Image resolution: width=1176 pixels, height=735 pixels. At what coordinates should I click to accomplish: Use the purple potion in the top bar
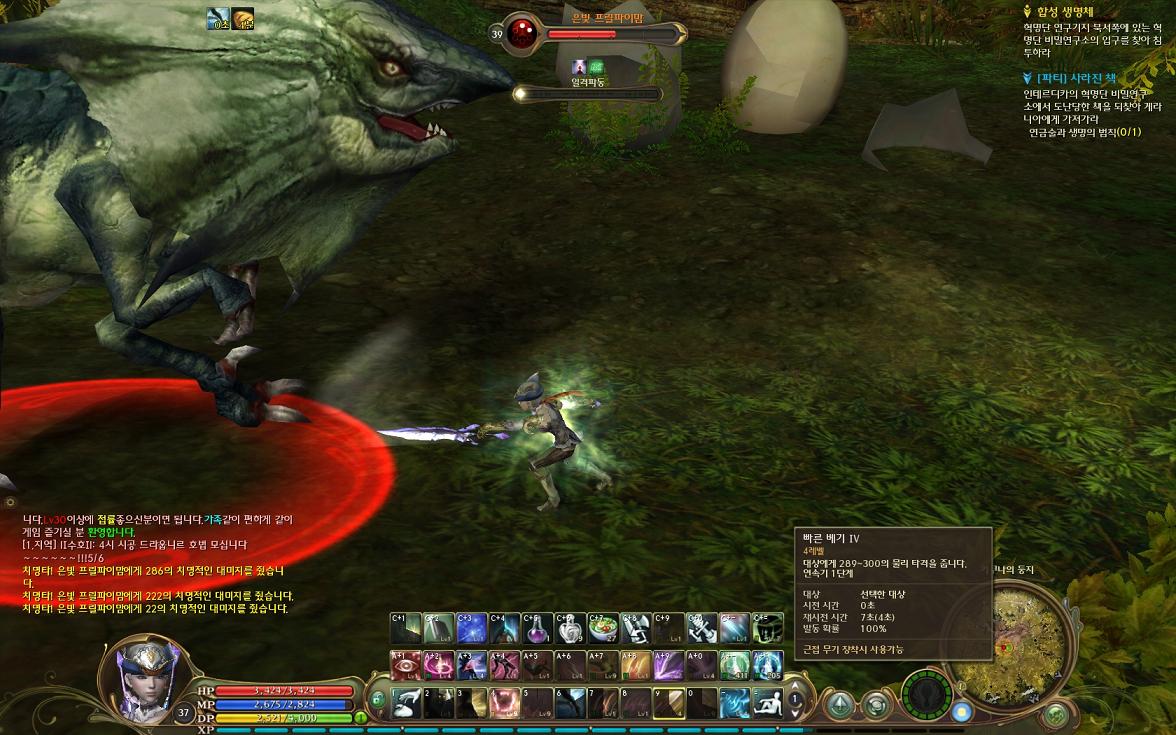[x=537, y=628]
